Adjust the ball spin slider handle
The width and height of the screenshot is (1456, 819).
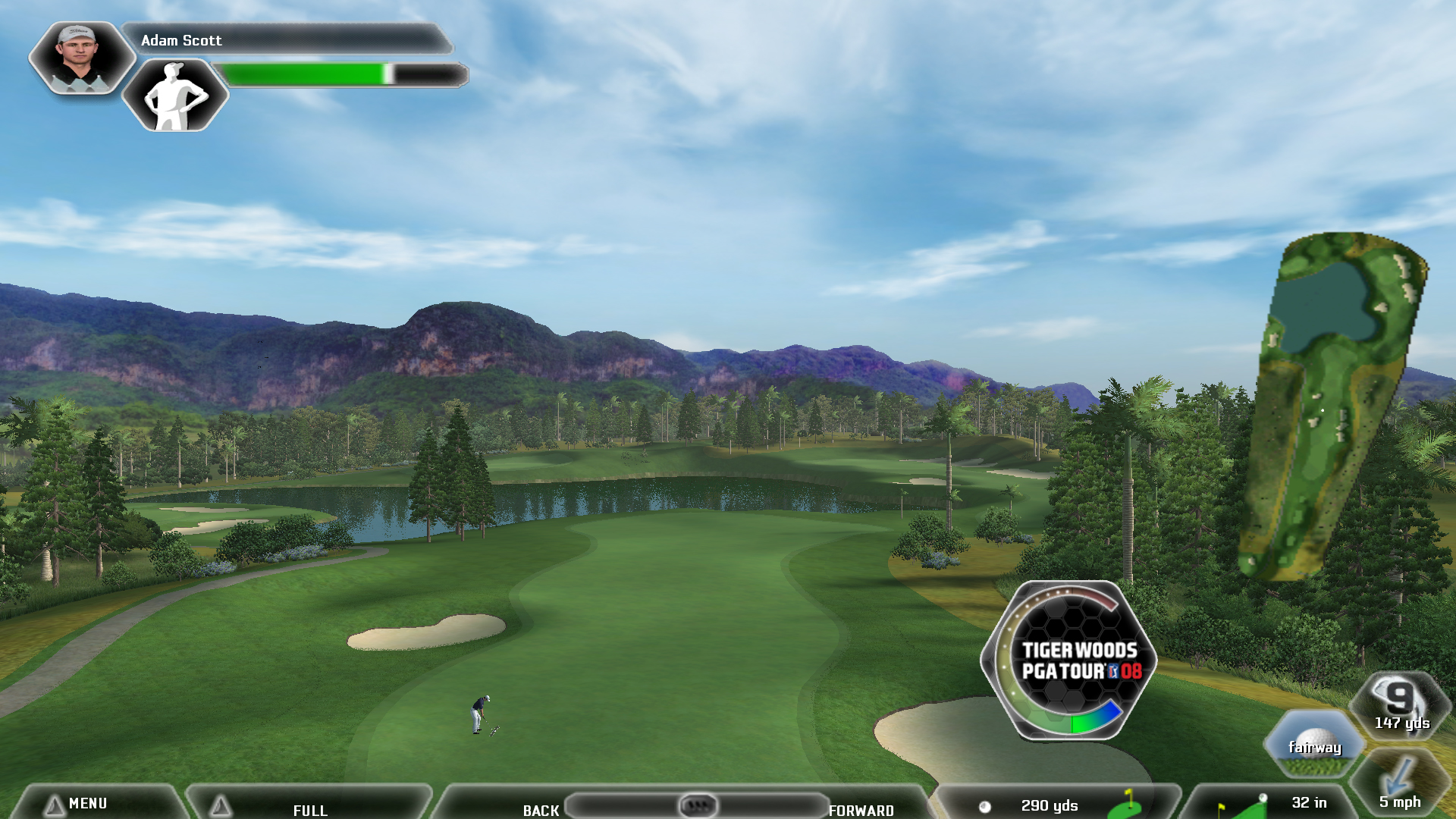(x=698, y=805)
